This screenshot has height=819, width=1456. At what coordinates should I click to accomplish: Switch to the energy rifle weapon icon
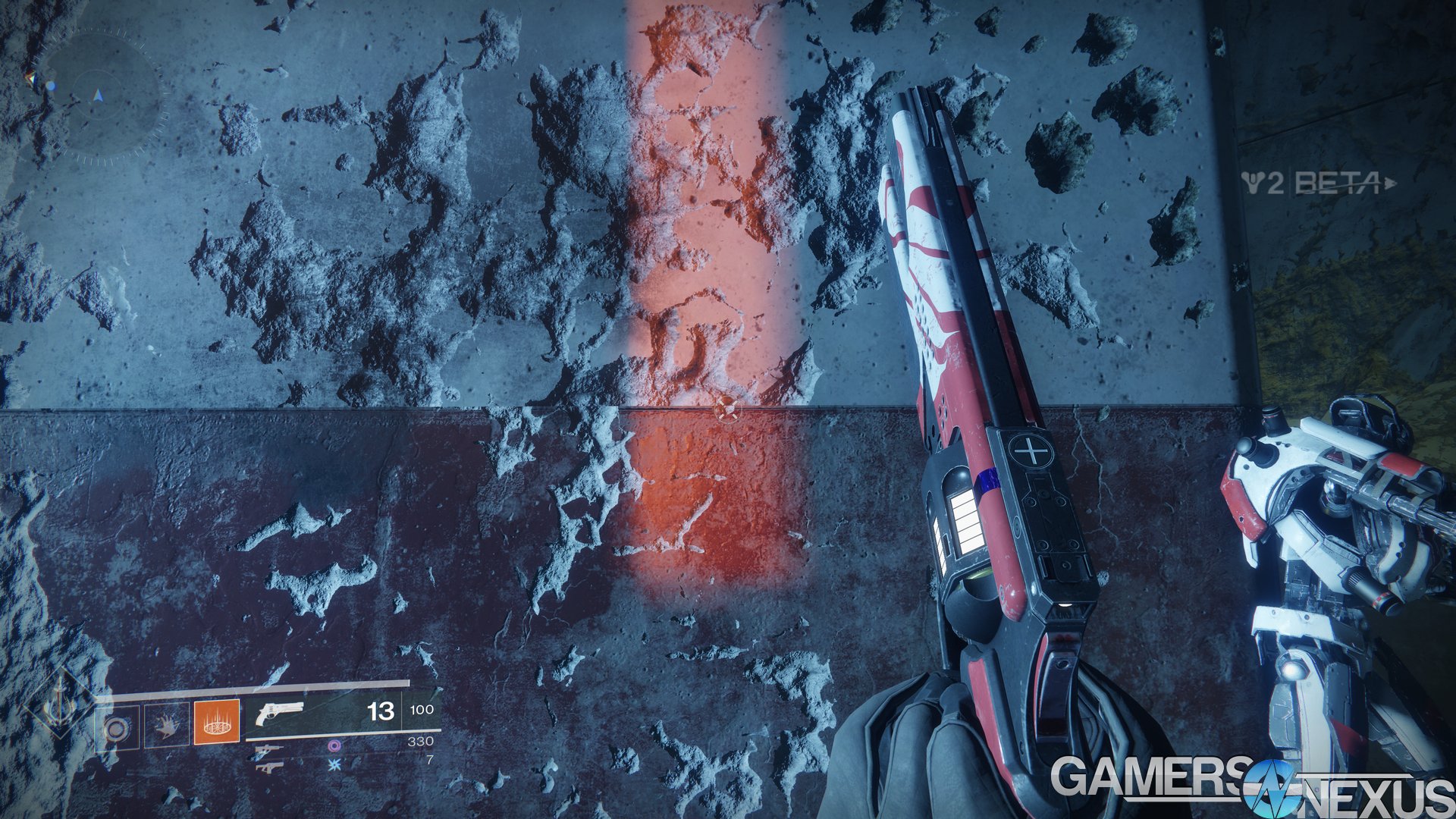coord(269,749)
